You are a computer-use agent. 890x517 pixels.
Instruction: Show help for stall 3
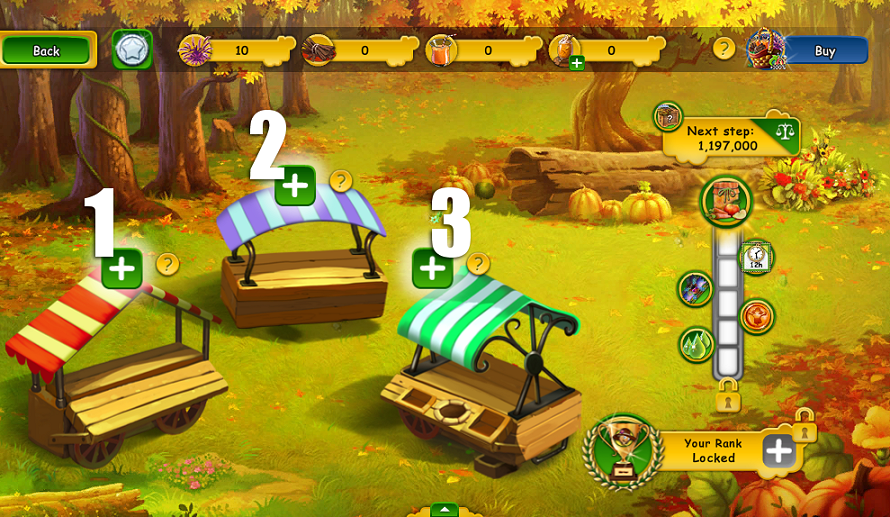click(x=478, y=264)
